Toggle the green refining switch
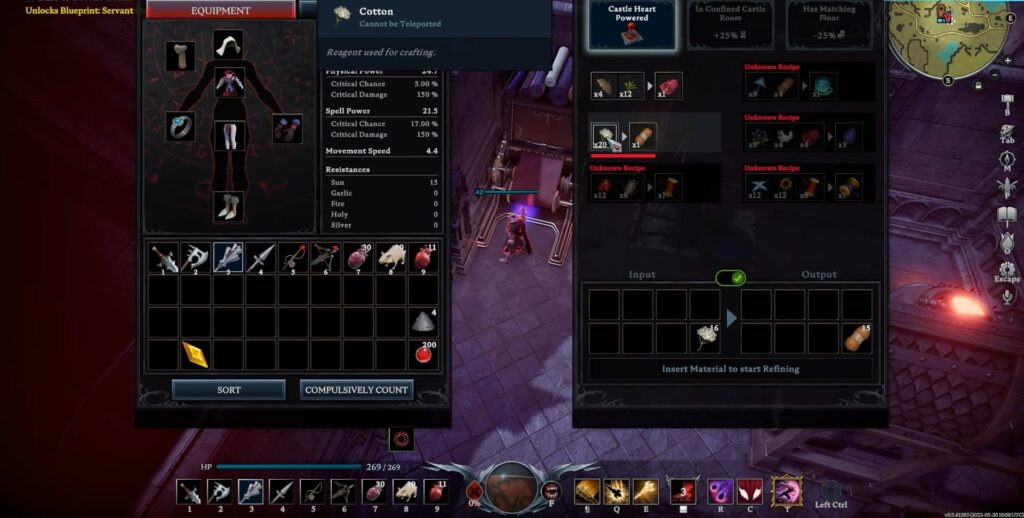Image resolution: width=1024 pixels, height=518 pixels. click(x=732, y=277)
